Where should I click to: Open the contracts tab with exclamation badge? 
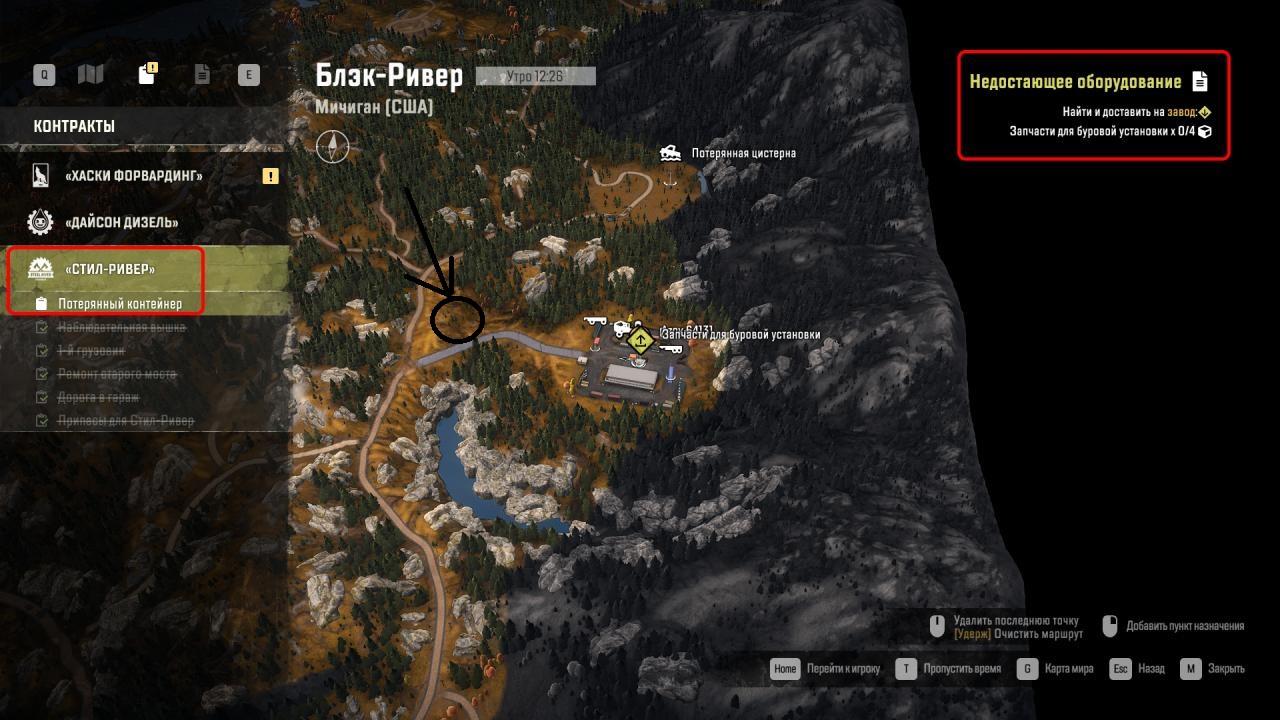tap(146, 74)
